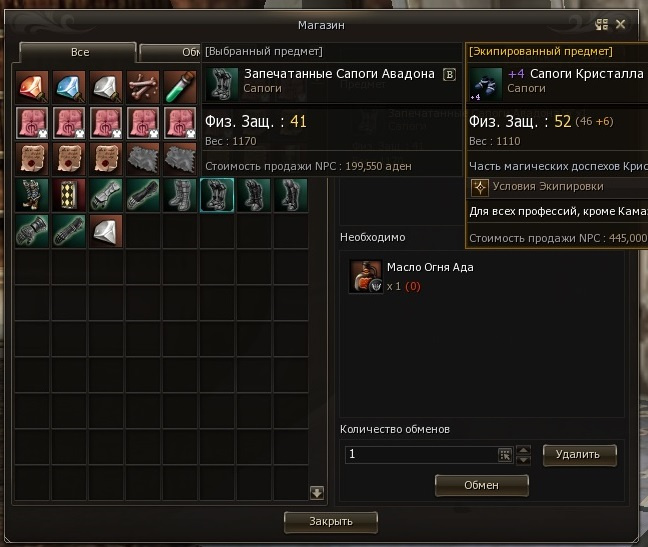Close the shop with the Закрыть button
Image resolution: width=648 pixels, height=547 pixels.
(x=330, y=521)
